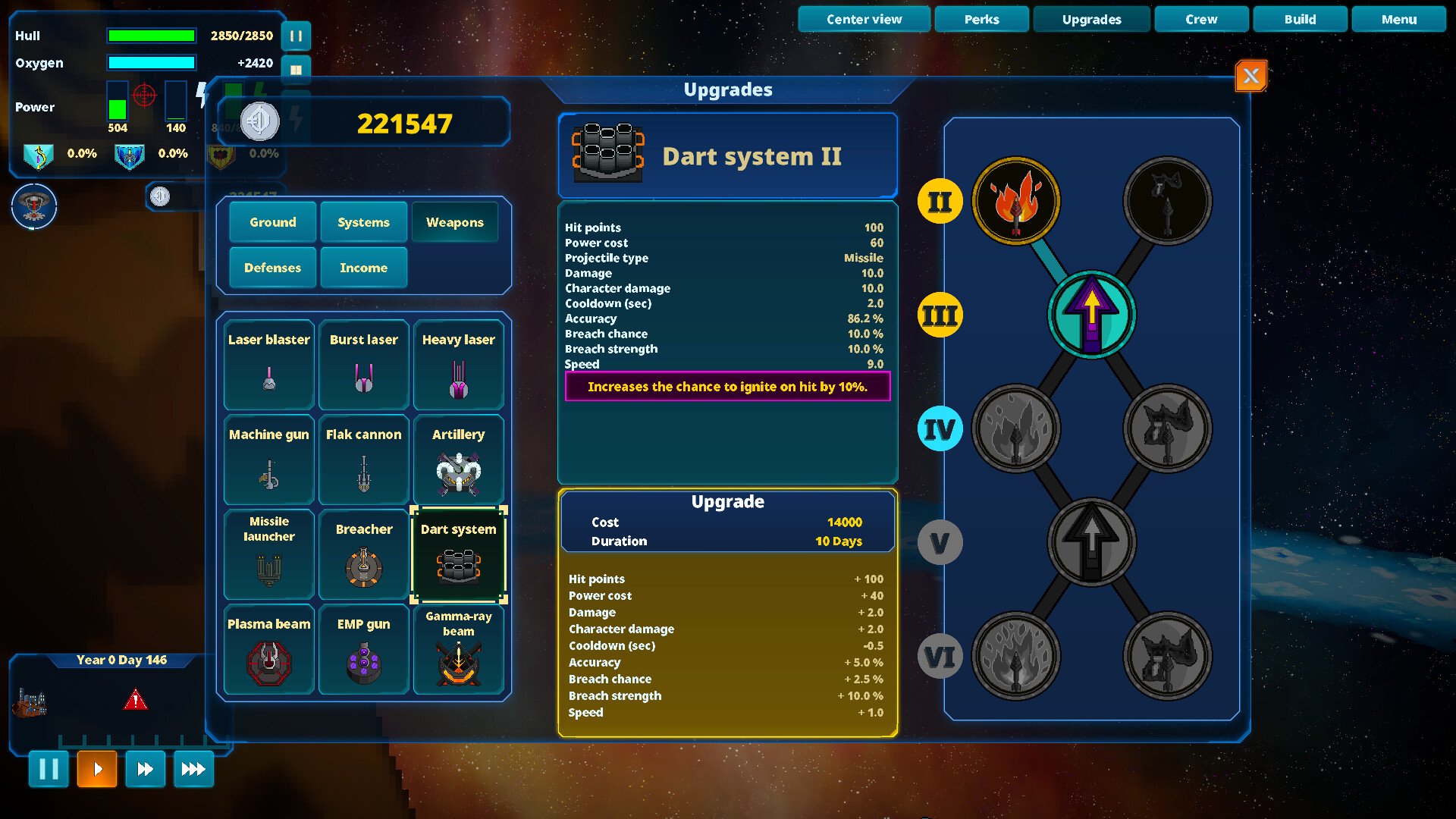The width and height of the screenshot is (1456, 819).
Task: Open the Income upgrades category
Action: click(x=363, y=267)
